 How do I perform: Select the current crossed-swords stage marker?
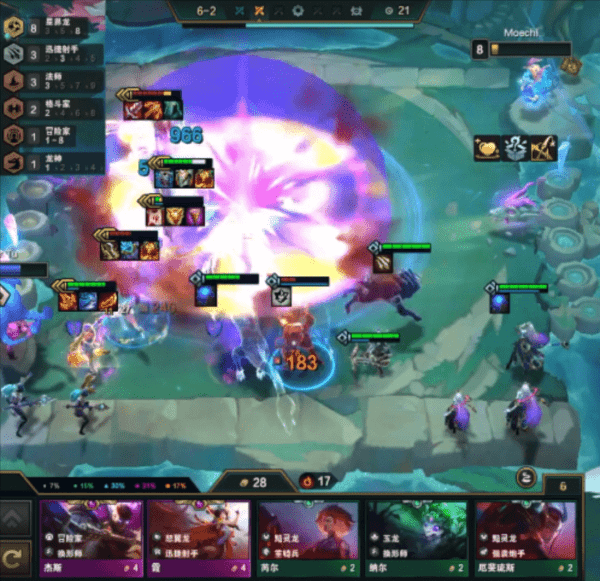point(259,11)
